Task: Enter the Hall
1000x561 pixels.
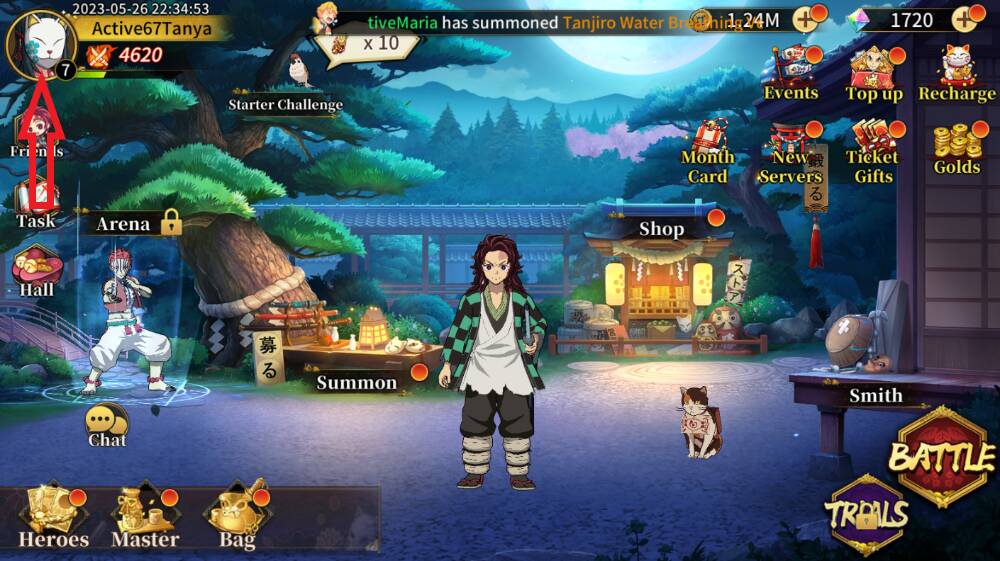Action: (37, 271)
